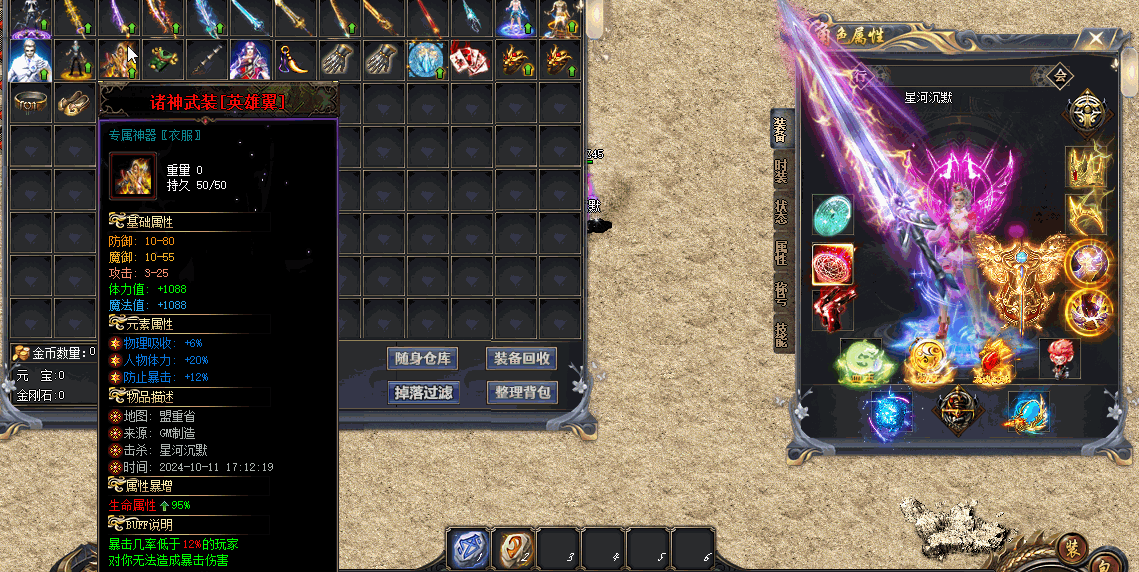1139x572 pixels.
Task: Open the 掉落过滤 drop filter
Action: (x=422, y=393)
